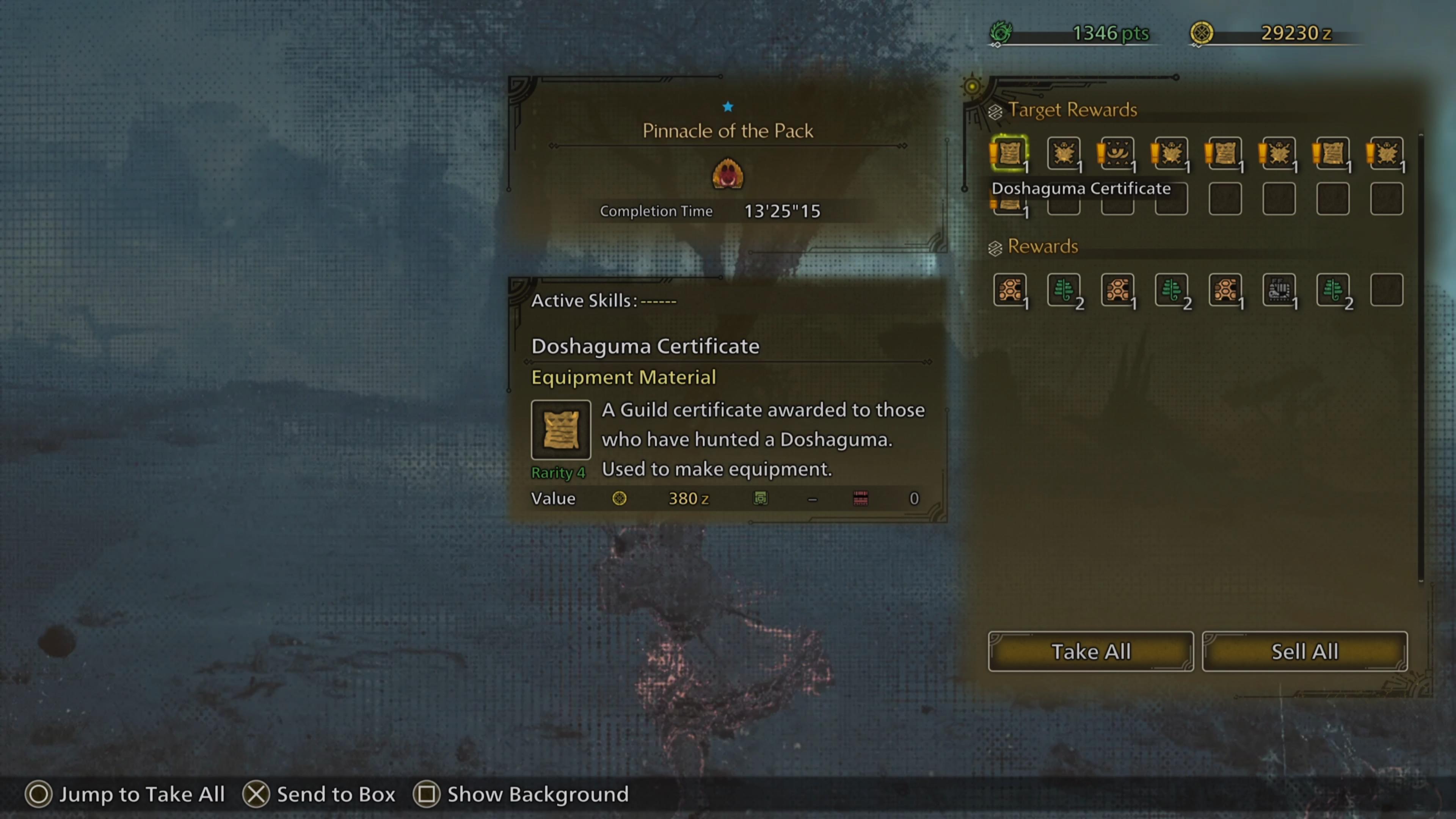Select the fang-shaped target reward item
The width and height of the screenshot is (1456, 819).
pyautogui.click(x=1117, y=152)
